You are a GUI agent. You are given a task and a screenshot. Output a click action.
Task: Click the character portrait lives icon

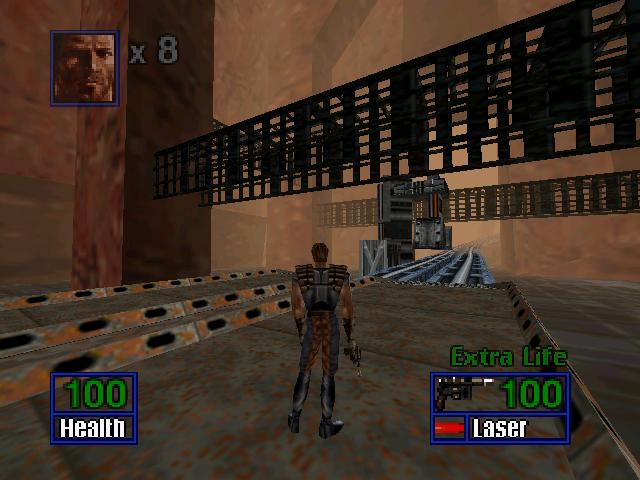click(x=85, y=68)
